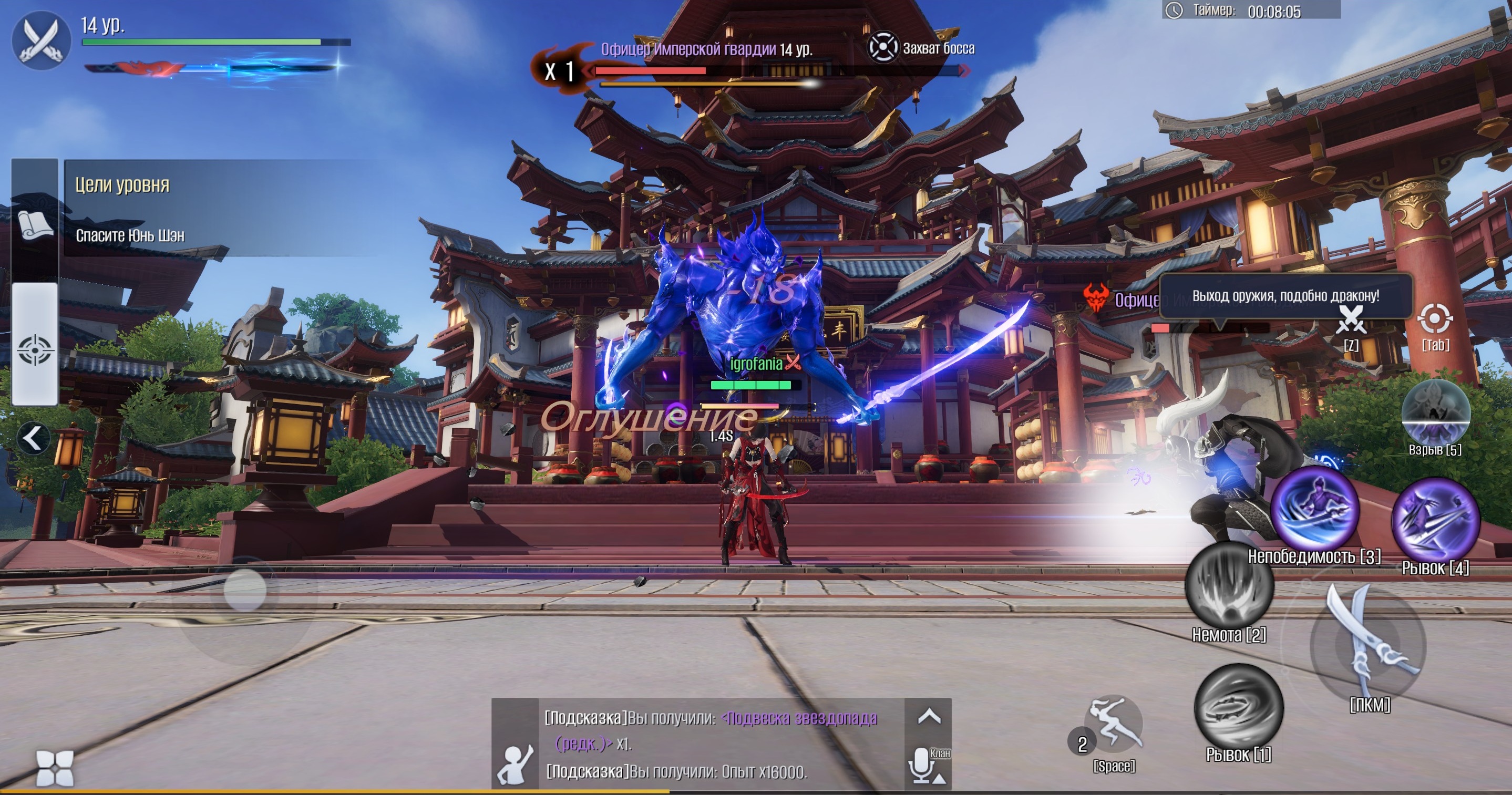
Task: Select the quest scroll tab
Action: coord(35,225)
